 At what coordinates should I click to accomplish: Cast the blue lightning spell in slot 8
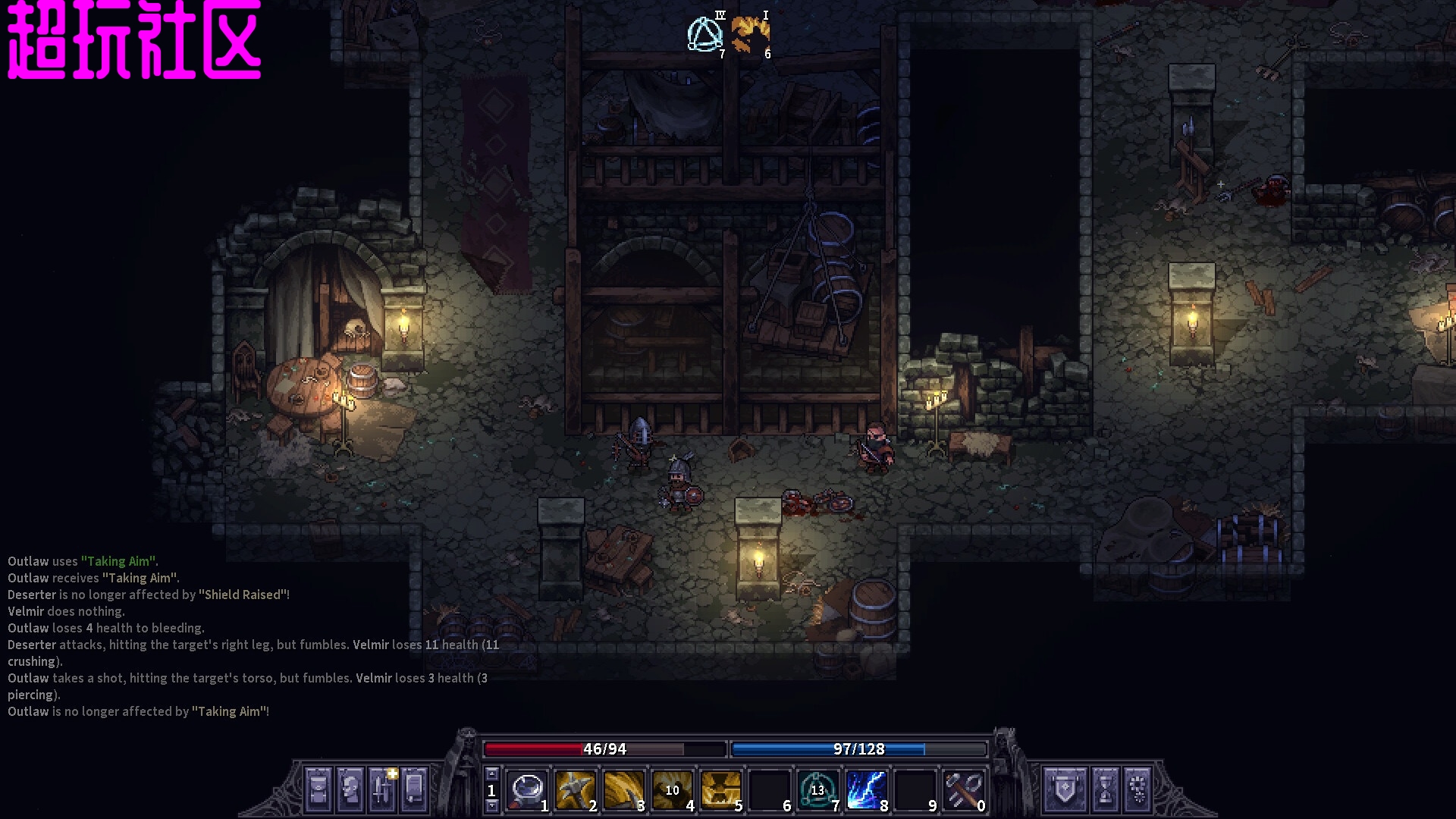pos(866,789)
